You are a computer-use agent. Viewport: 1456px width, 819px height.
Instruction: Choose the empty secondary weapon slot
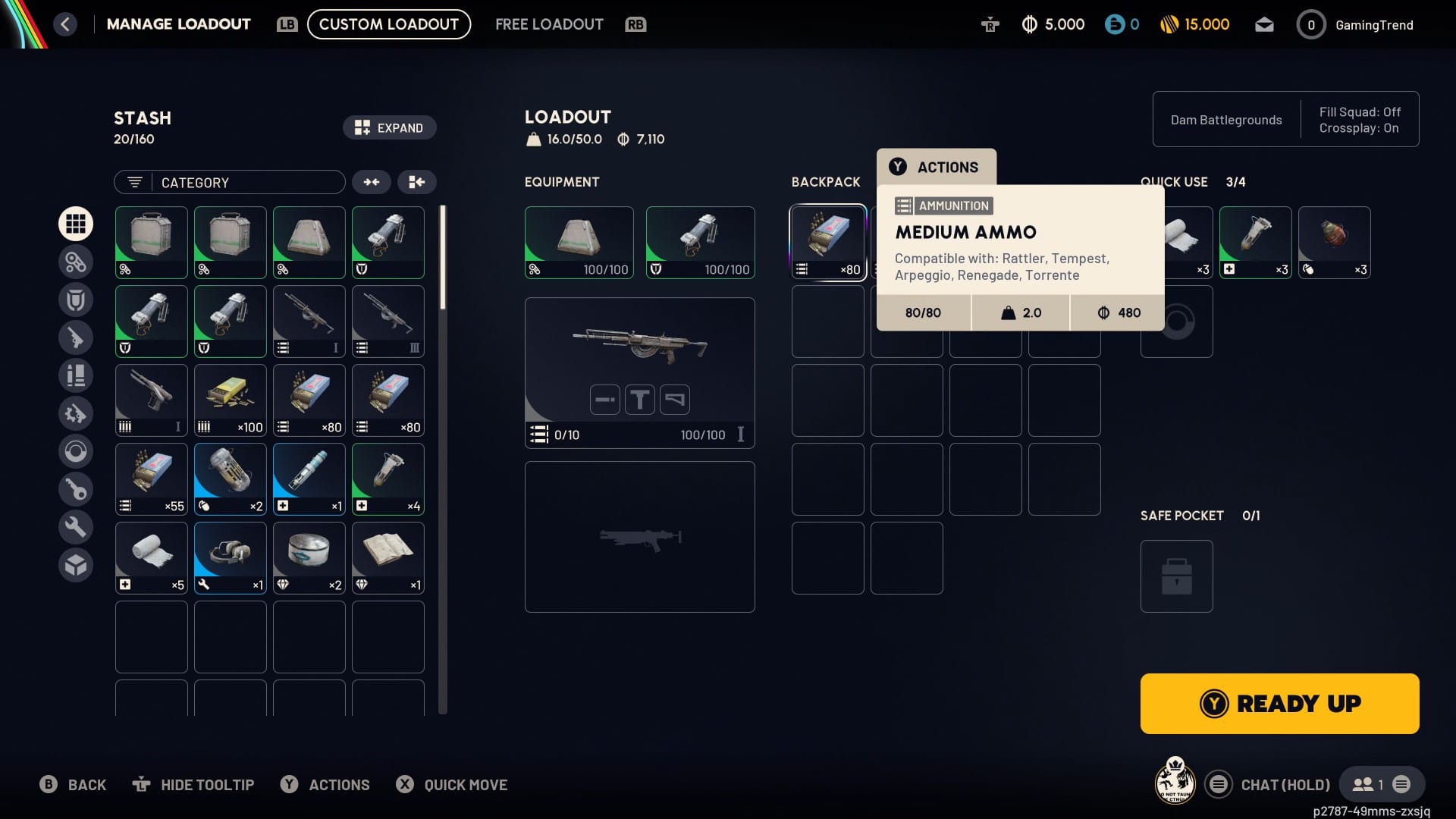(639, 536)
